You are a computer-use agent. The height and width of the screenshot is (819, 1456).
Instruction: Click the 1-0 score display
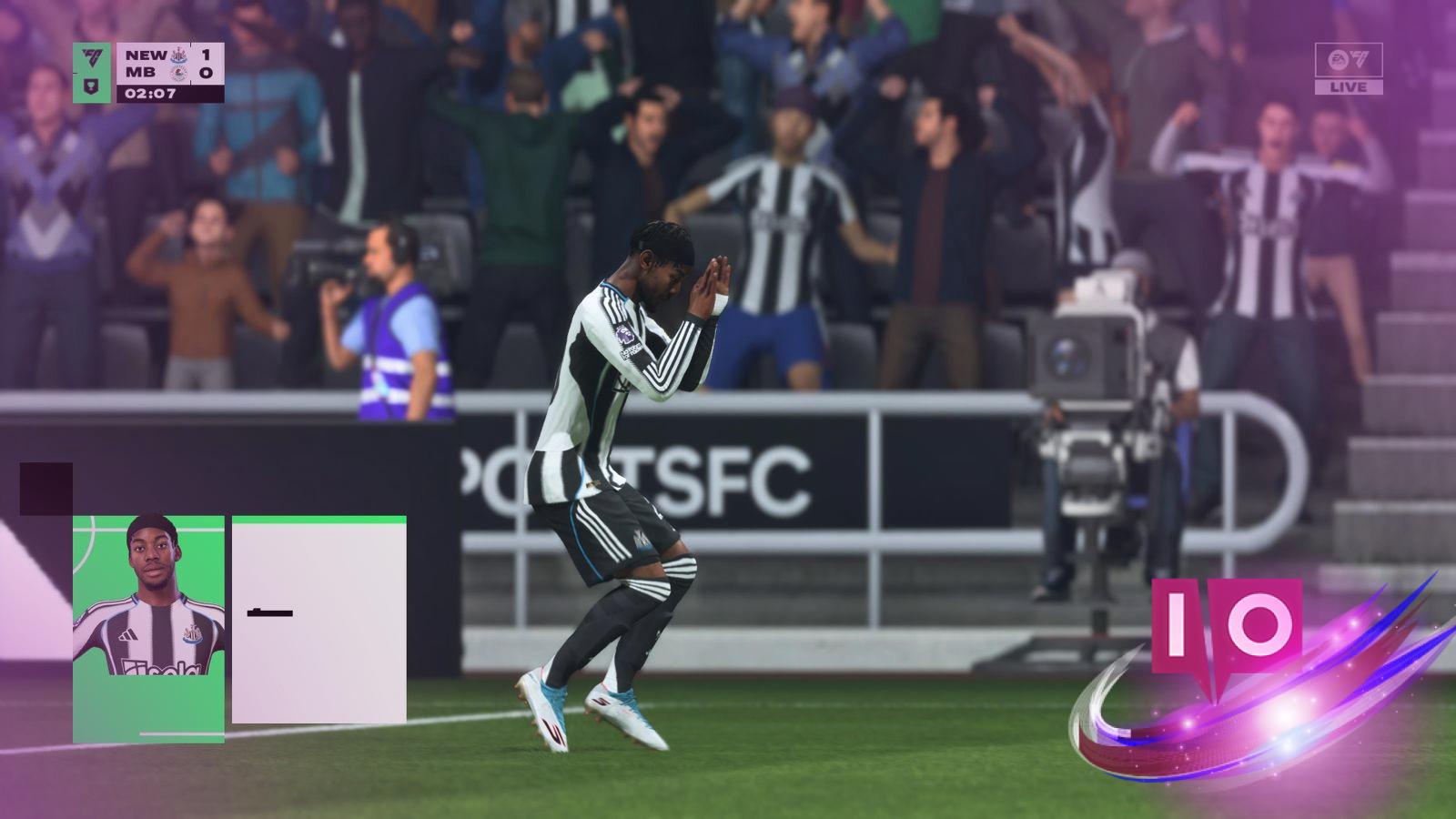click(207, 64)
